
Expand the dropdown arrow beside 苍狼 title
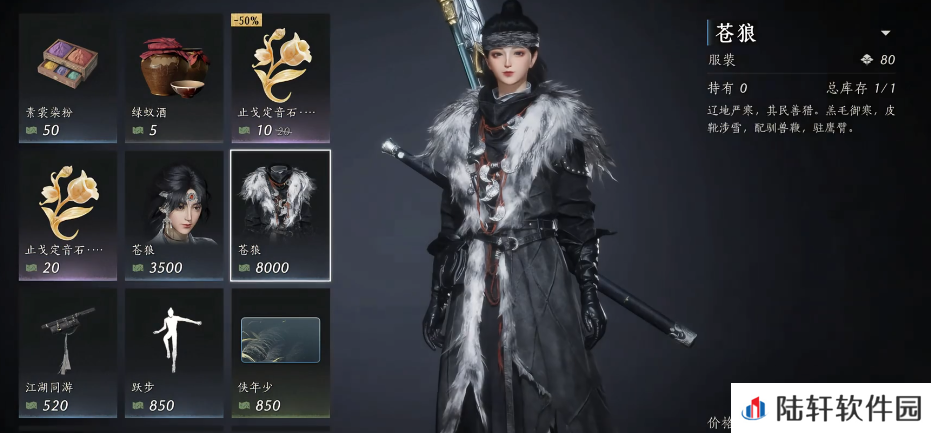click(885, 33)
